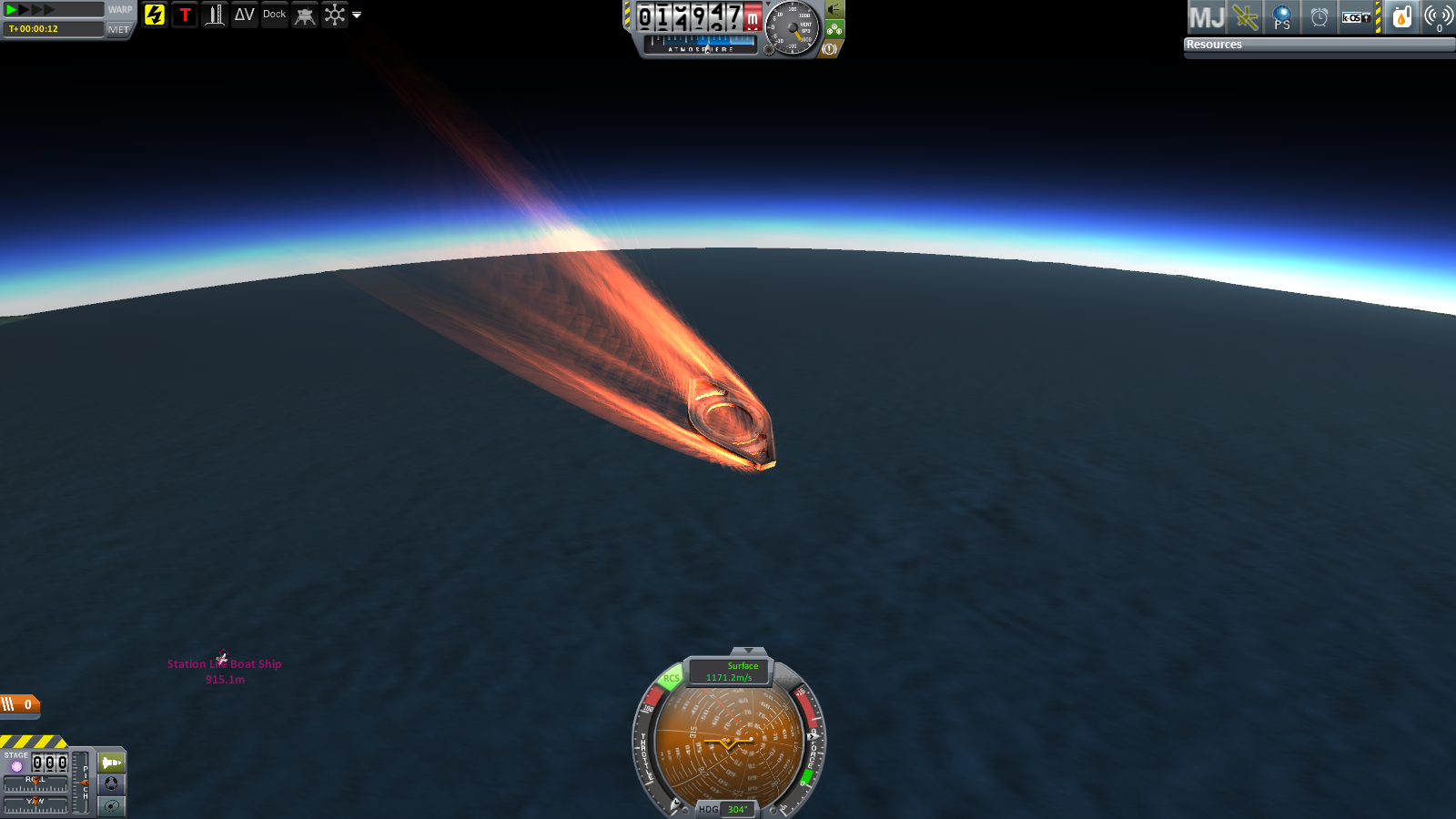This screenshot has height=819, width=1456.
Task: Toggle the MET mission clock mode
Action: point(118,29)
